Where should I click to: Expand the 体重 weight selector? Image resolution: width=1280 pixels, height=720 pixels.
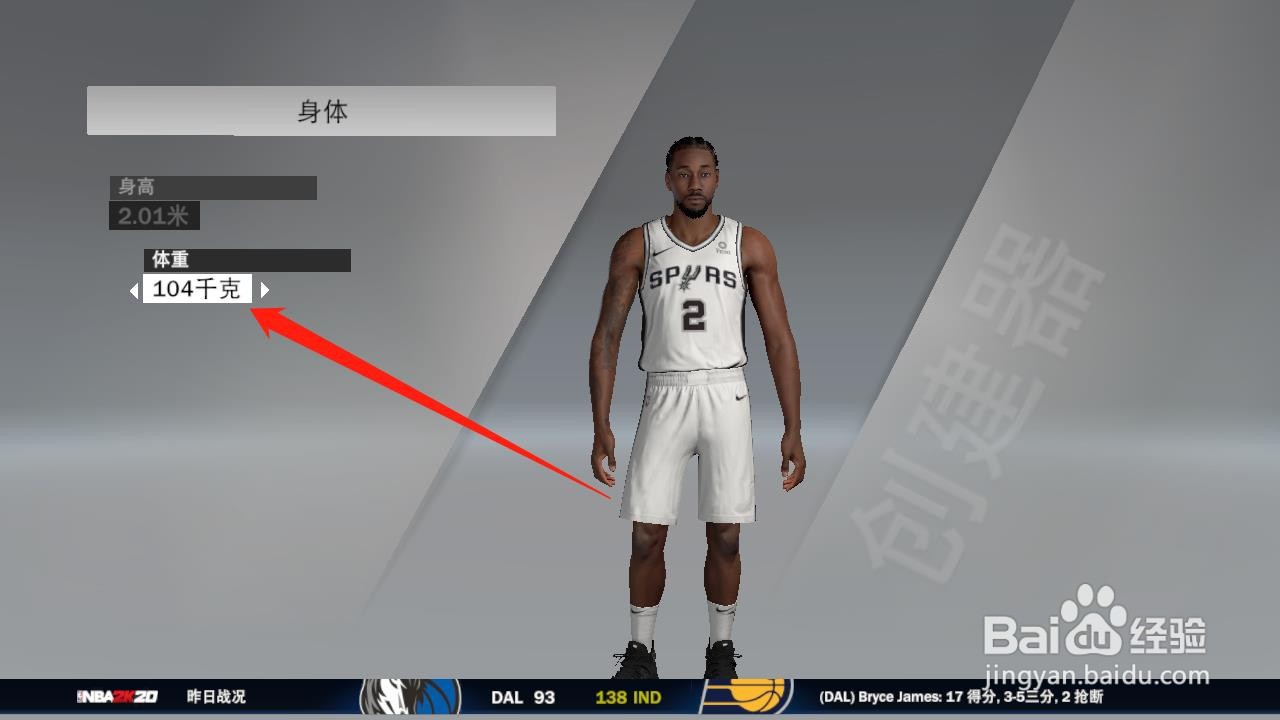(248, 260)
